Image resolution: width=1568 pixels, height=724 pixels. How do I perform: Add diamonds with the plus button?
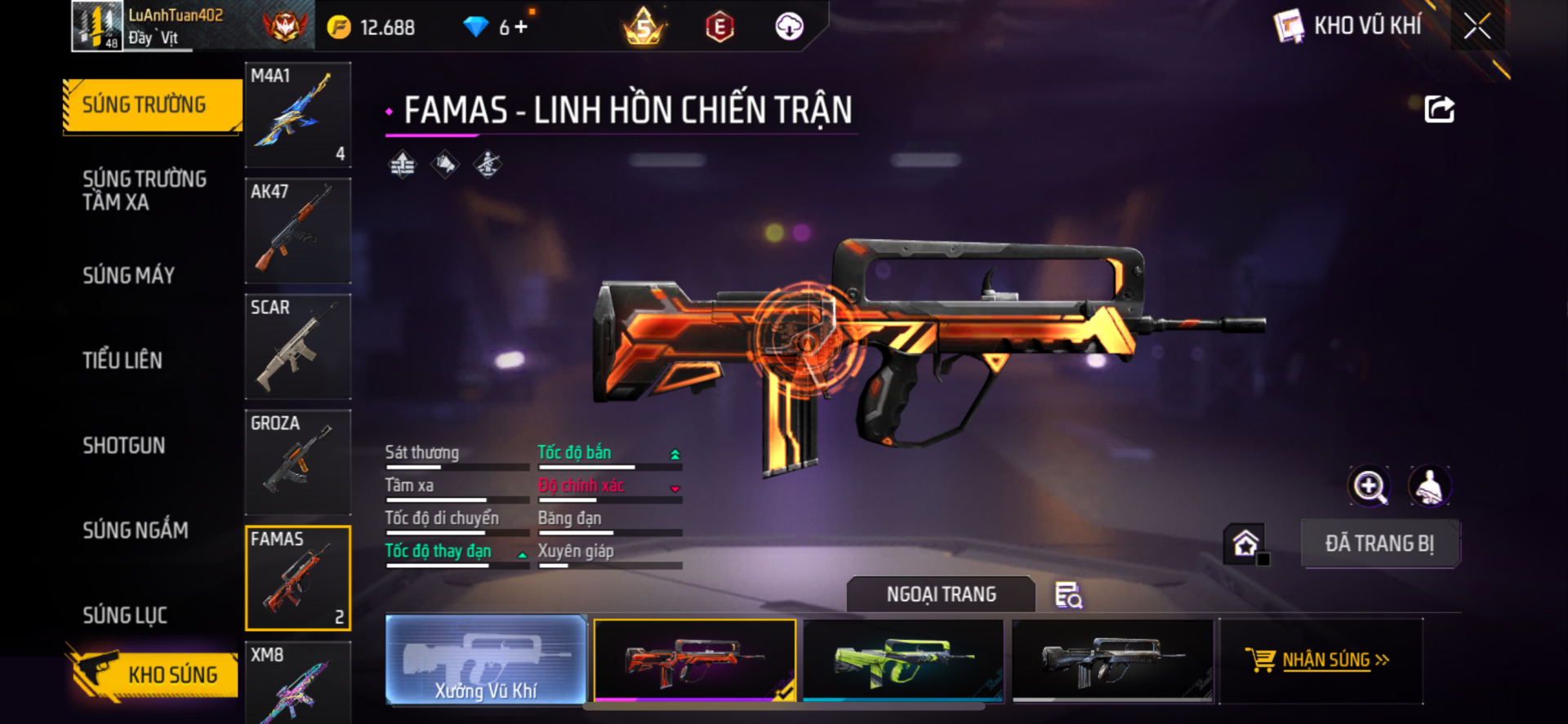tap(521, 27)
